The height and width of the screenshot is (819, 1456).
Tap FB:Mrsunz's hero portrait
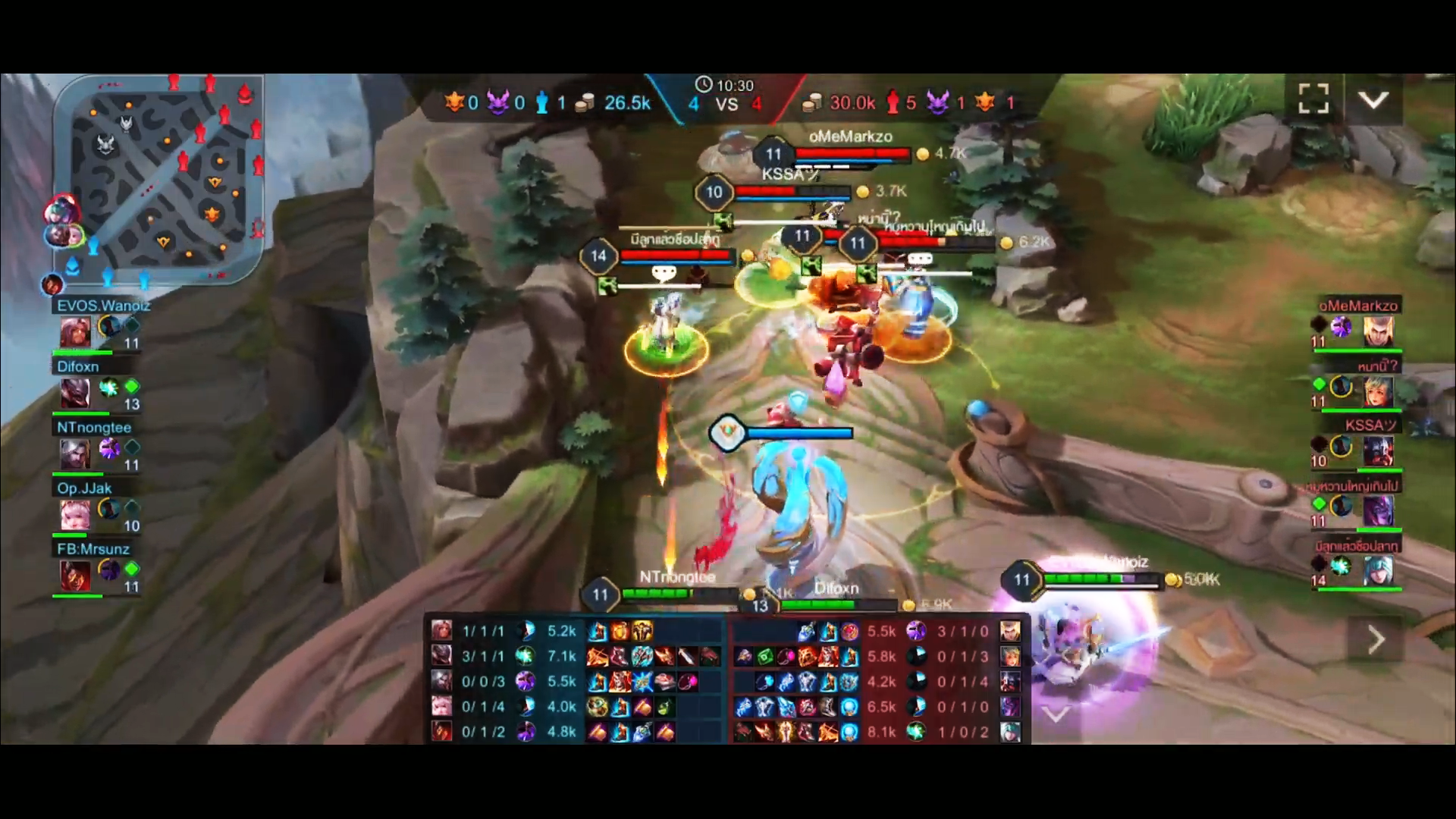[x=76, y=576]
